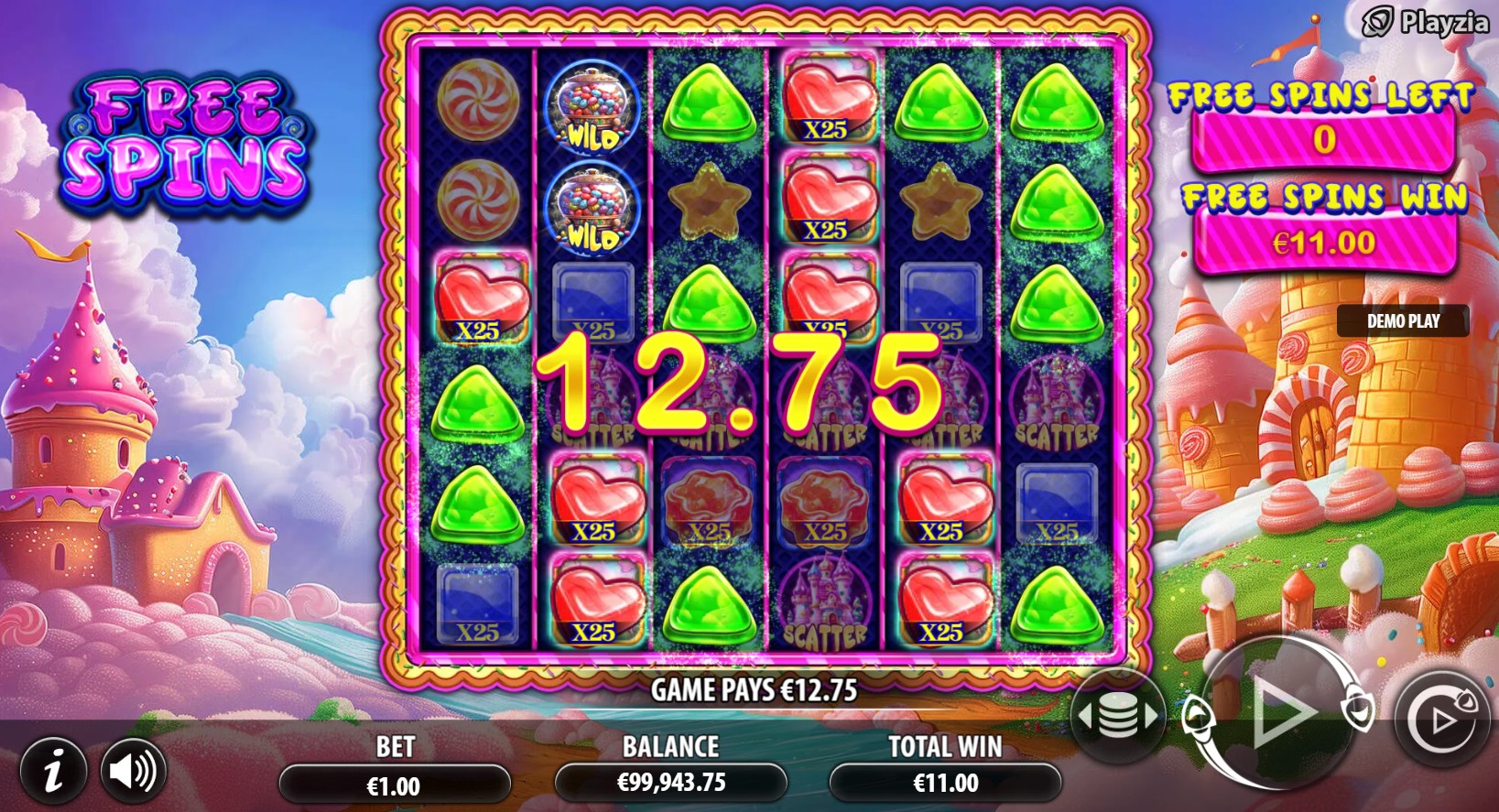1499x812 pixels.
Task: Click the Playzia logo
Action: (x=1425, y=22)
